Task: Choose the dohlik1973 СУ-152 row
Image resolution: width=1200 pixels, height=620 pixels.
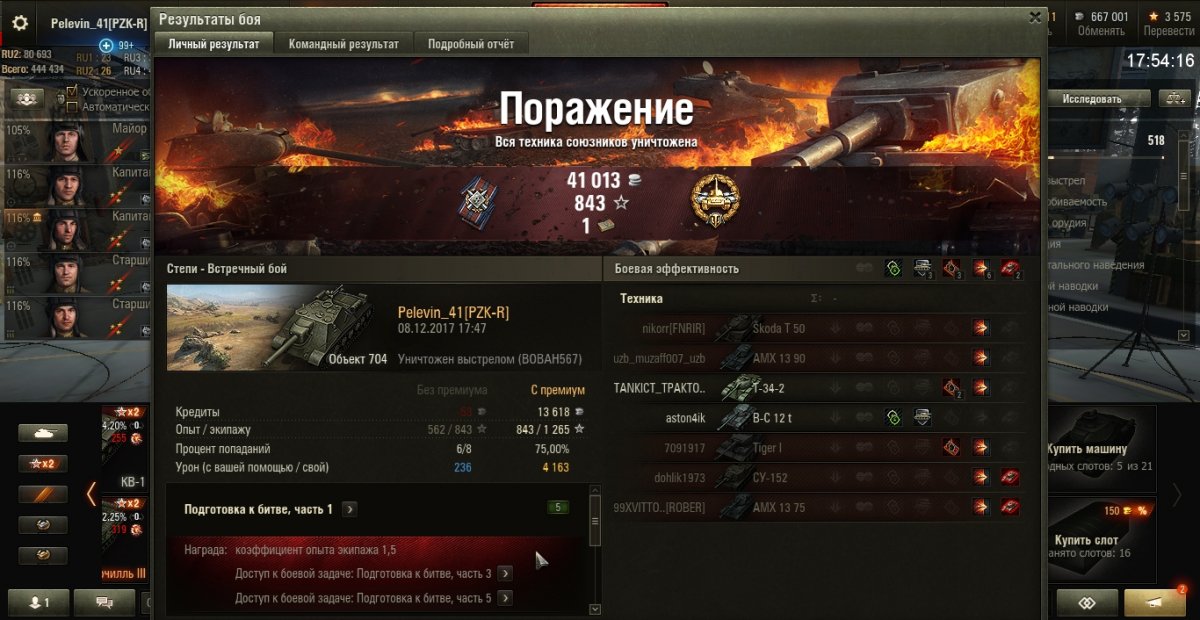Action: tap(815, 478)
